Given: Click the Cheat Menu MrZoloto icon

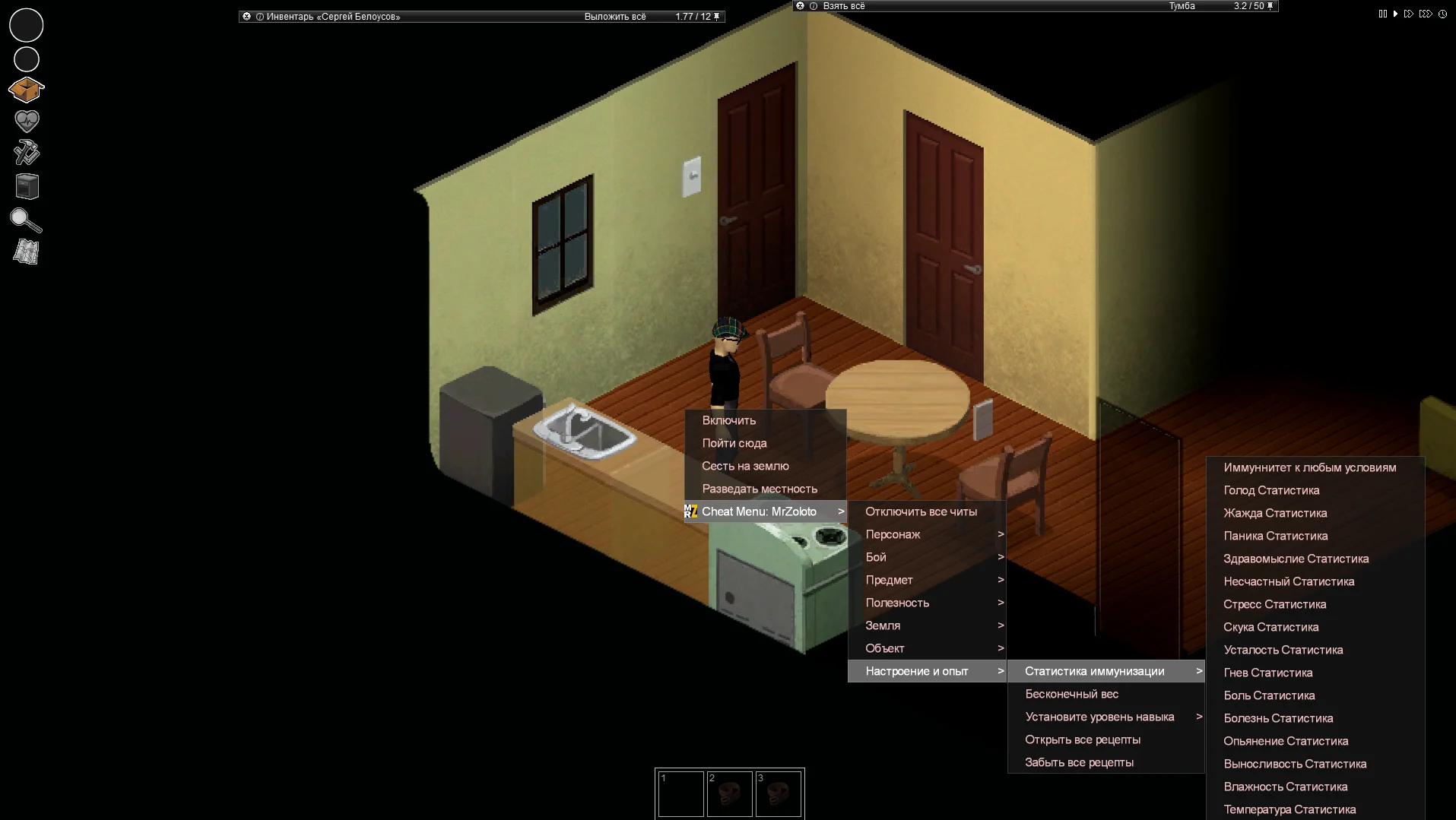Looking at the screenshot, I should pos(690,511).
